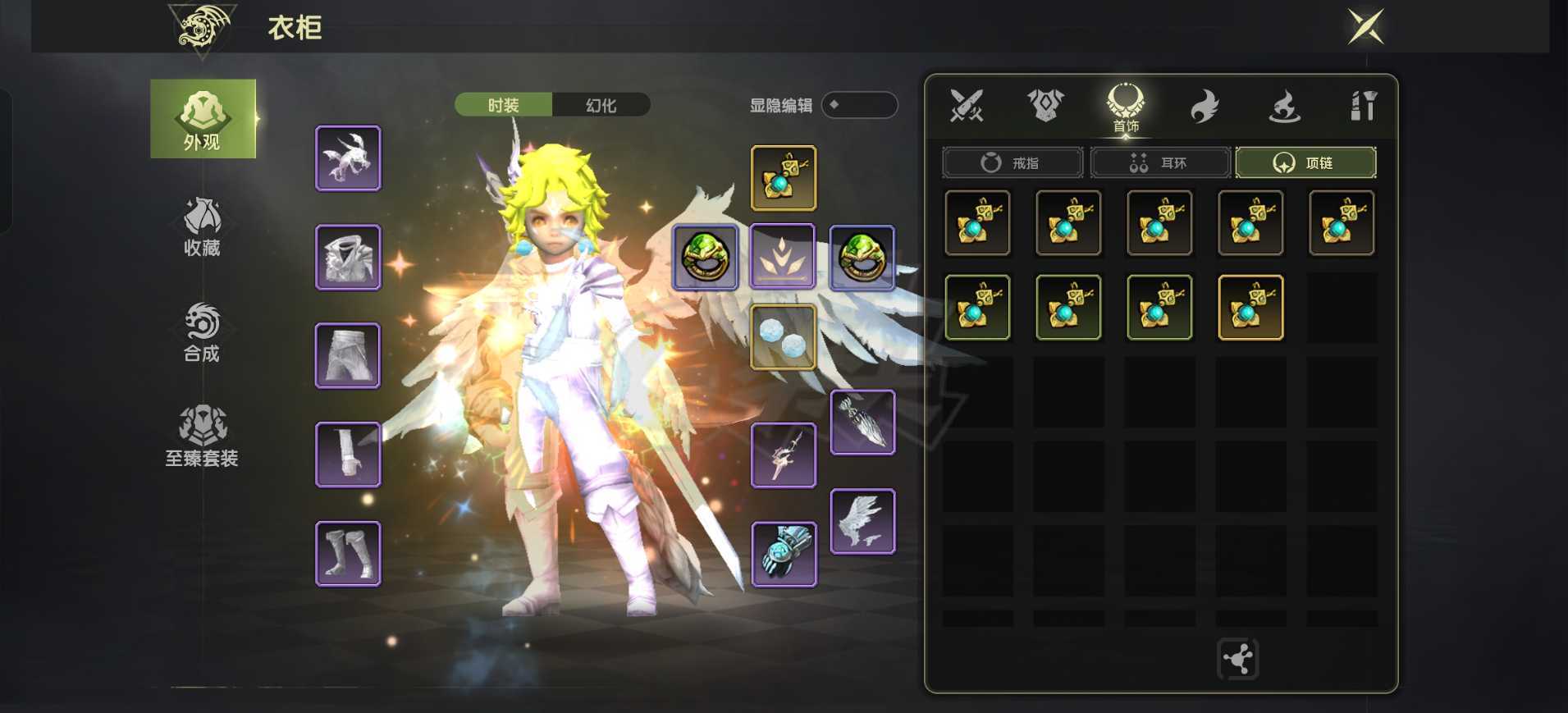Screen dimensions: 1568x713
Task: Open the armor costume category
Action: pyautogui.click(x=1045, y=106)
